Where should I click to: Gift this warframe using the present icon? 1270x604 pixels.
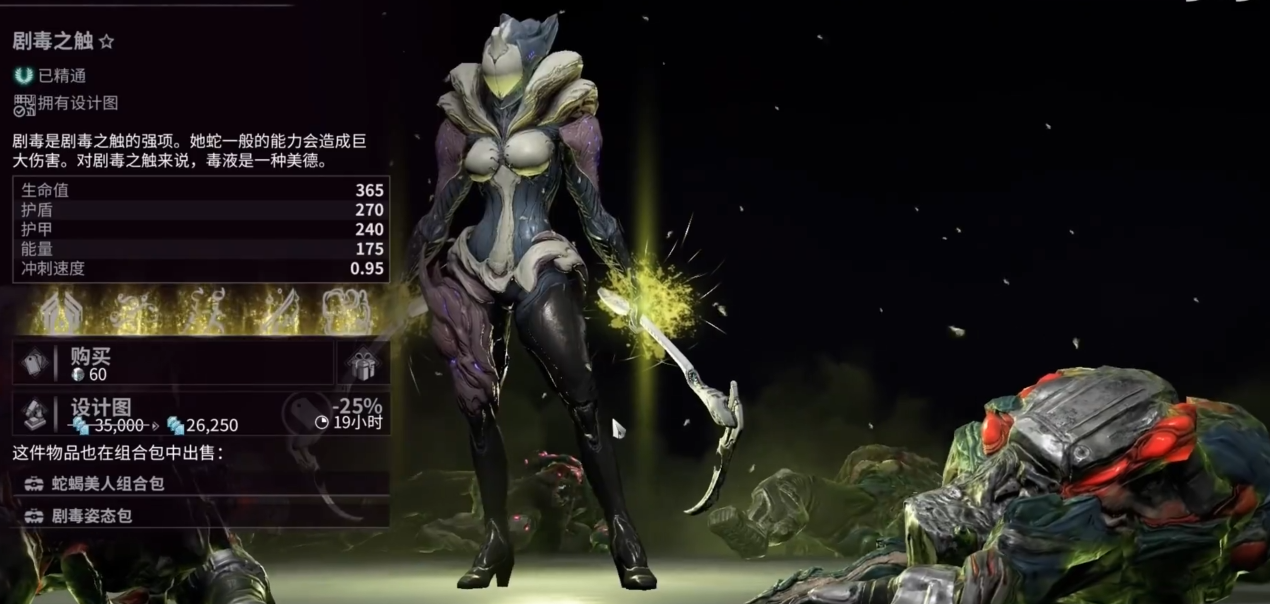[364, 364]
